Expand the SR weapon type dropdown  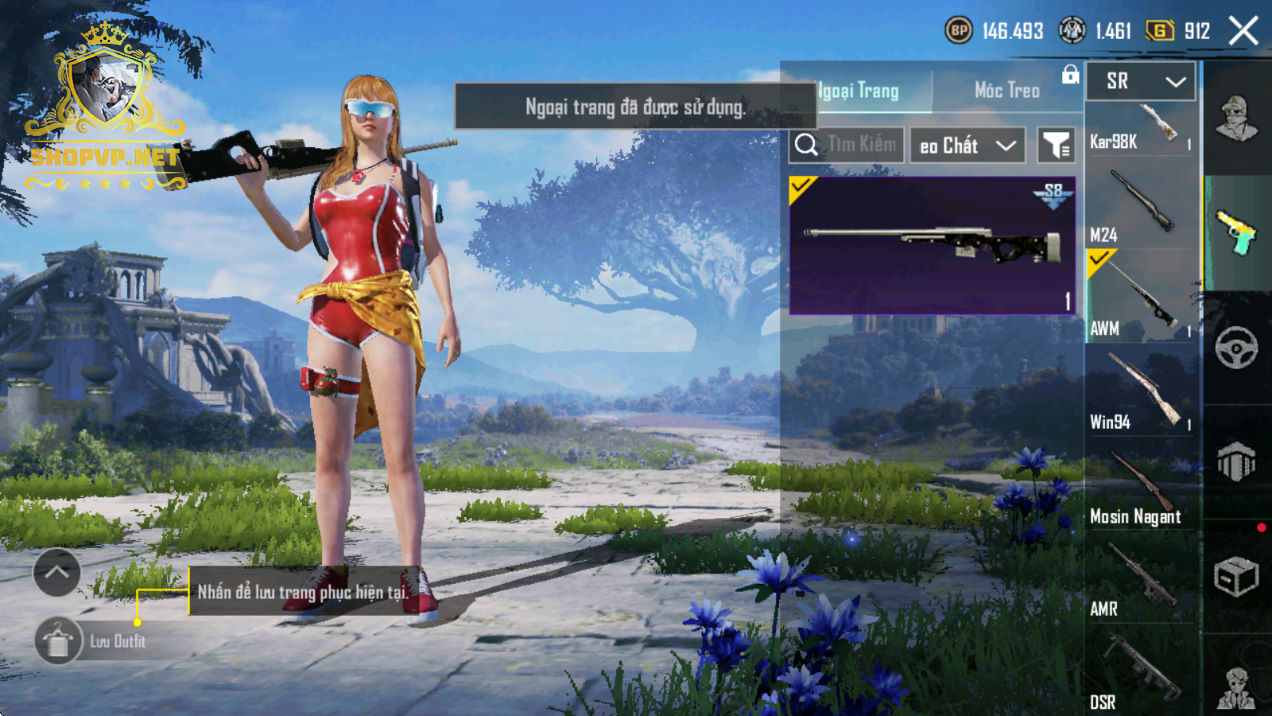(x=1140, y=82)
